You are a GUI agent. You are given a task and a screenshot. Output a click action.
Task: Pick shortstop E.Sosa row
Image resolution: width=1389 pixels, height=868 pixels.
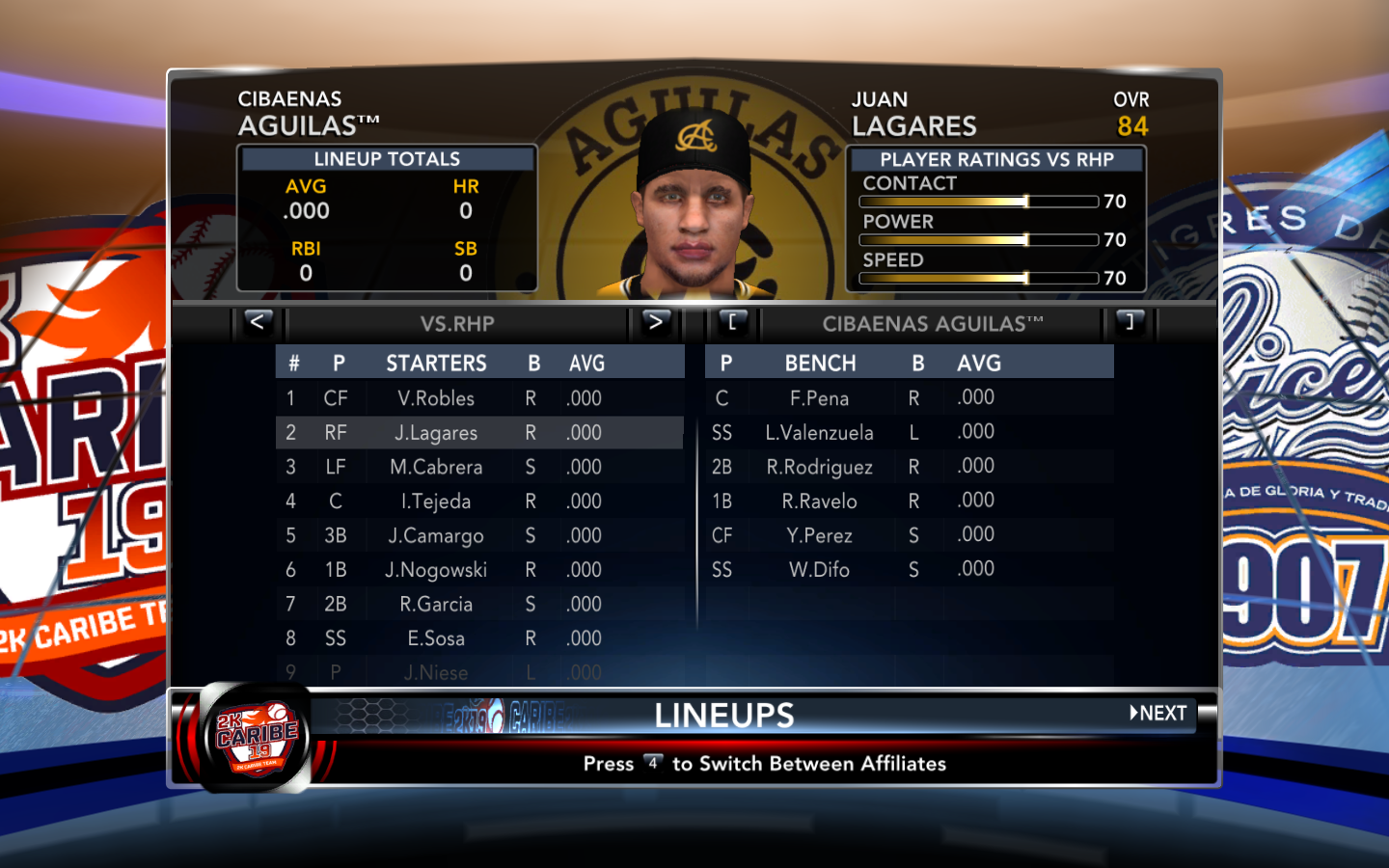point(436,638)
